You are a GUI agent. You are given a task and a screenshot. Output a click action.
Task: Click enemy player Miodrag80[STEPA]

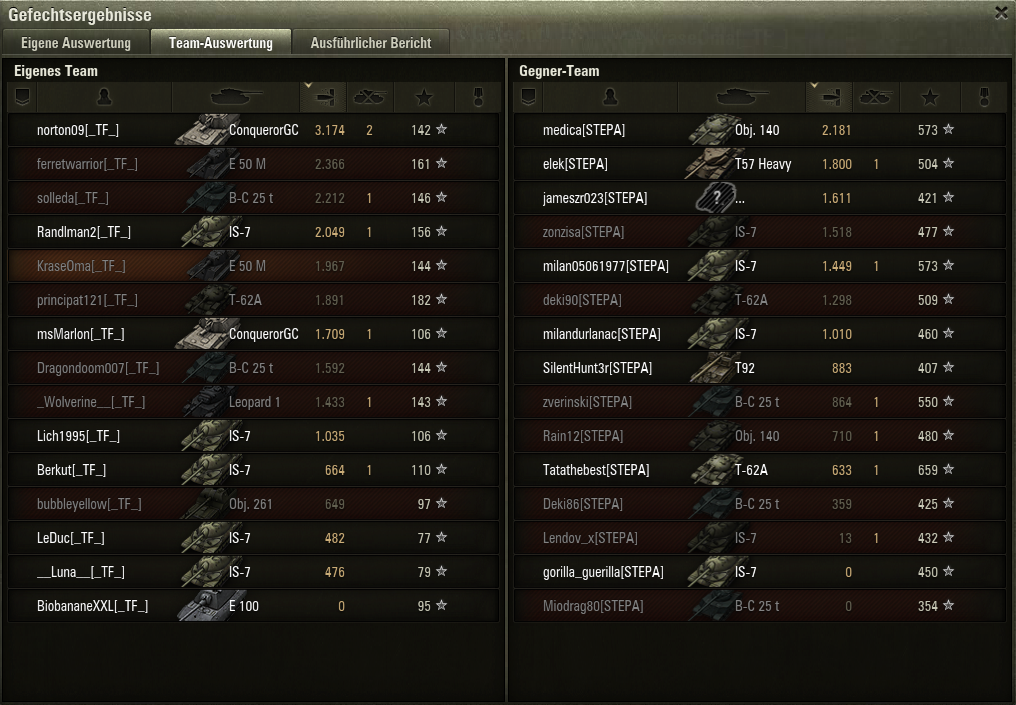tap(593, 606)
